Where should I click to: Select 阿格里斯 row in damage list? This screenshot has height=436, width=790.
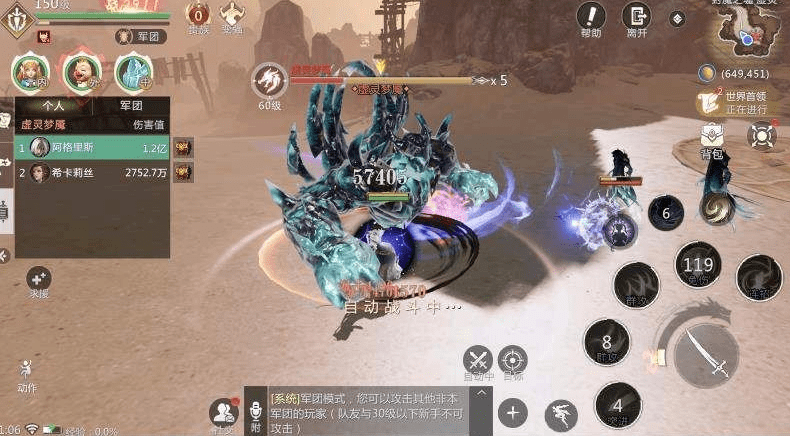[x=90, y=147]
